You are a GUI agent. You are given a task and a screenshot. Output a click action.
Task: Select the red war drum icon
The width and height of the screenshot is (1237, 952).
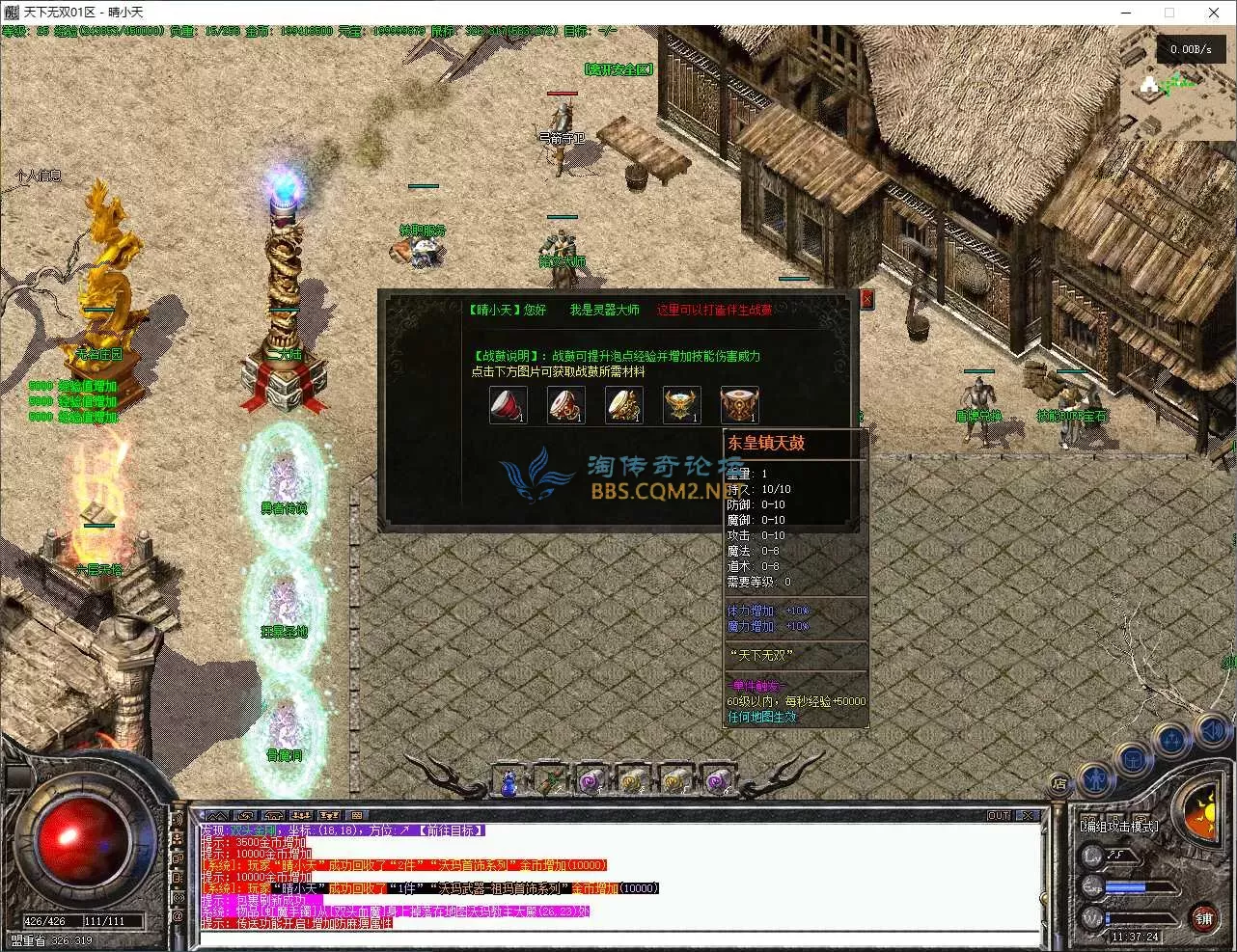(508, 405)
